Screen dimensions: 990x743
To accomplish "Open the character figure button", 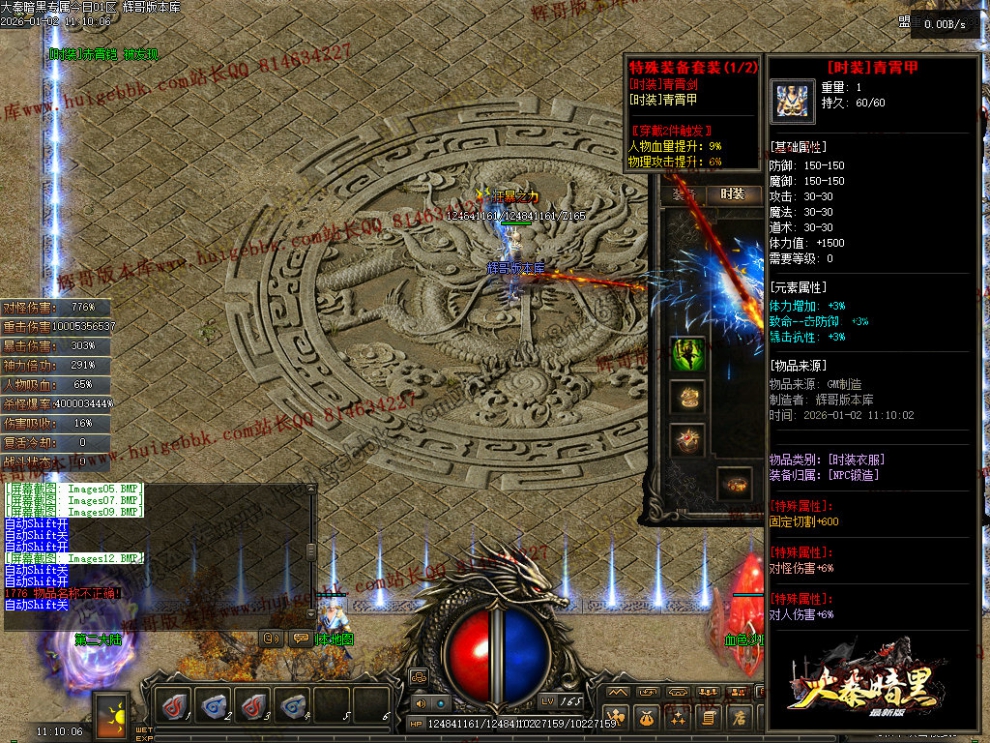I will 616,717.
